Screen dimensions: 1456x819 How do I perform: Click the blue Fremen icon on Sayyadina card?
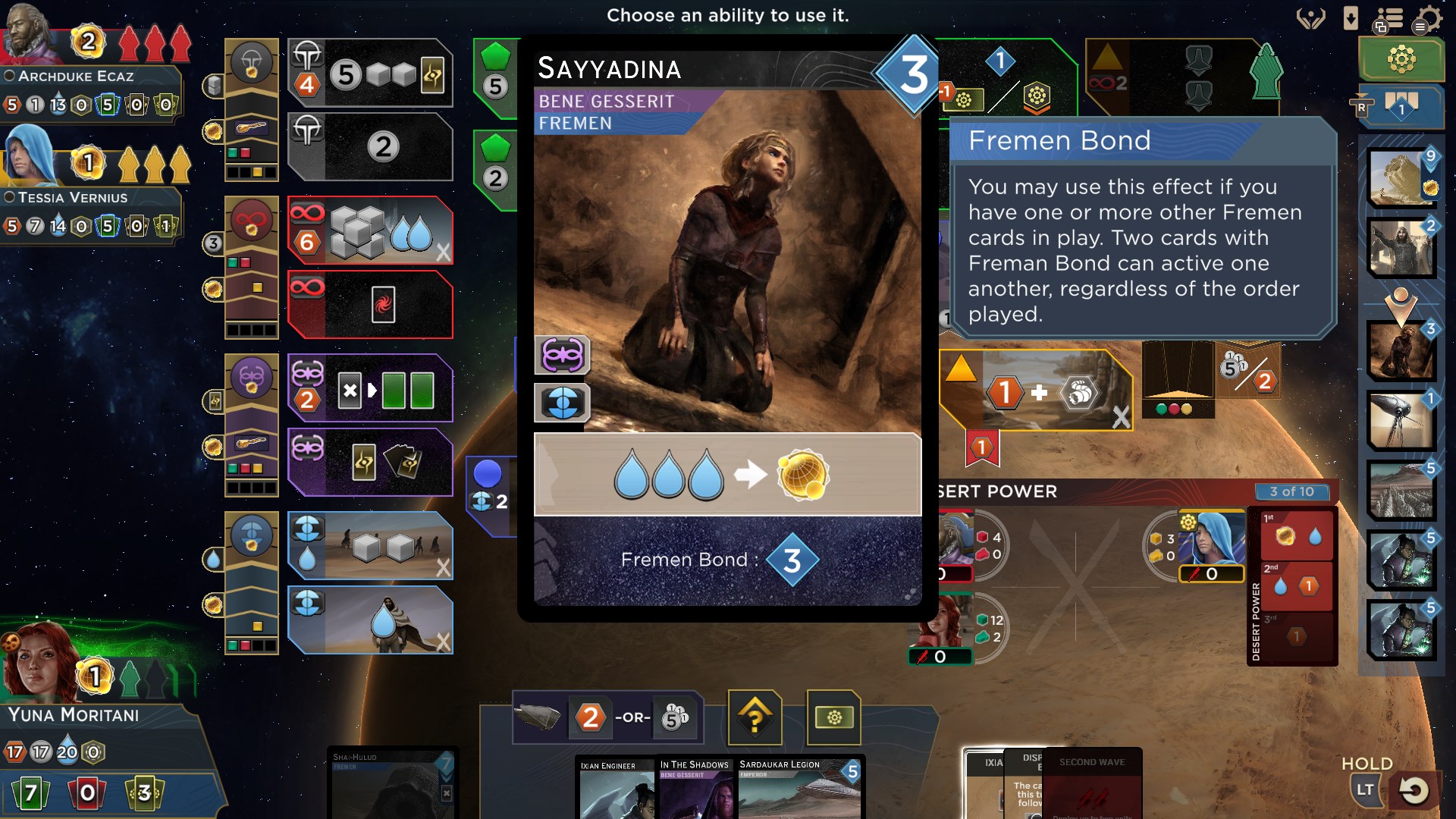[x=562, y=403]
